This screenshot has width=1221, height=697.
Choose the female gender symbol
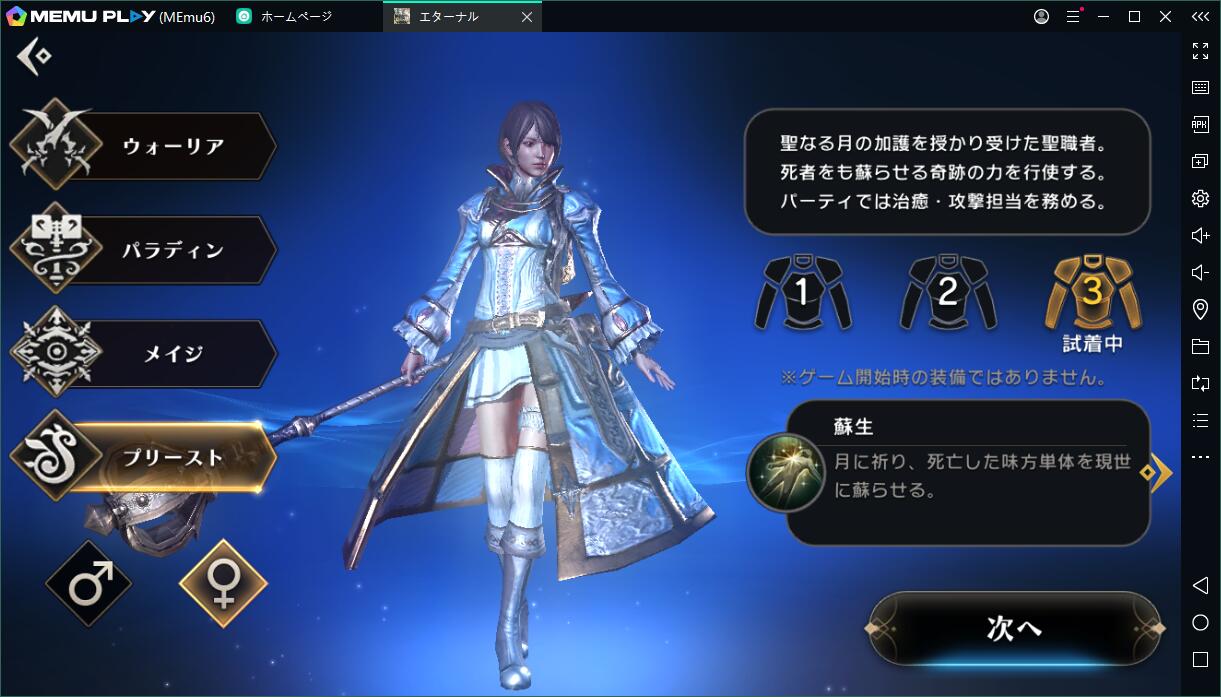tap(223, 584)
